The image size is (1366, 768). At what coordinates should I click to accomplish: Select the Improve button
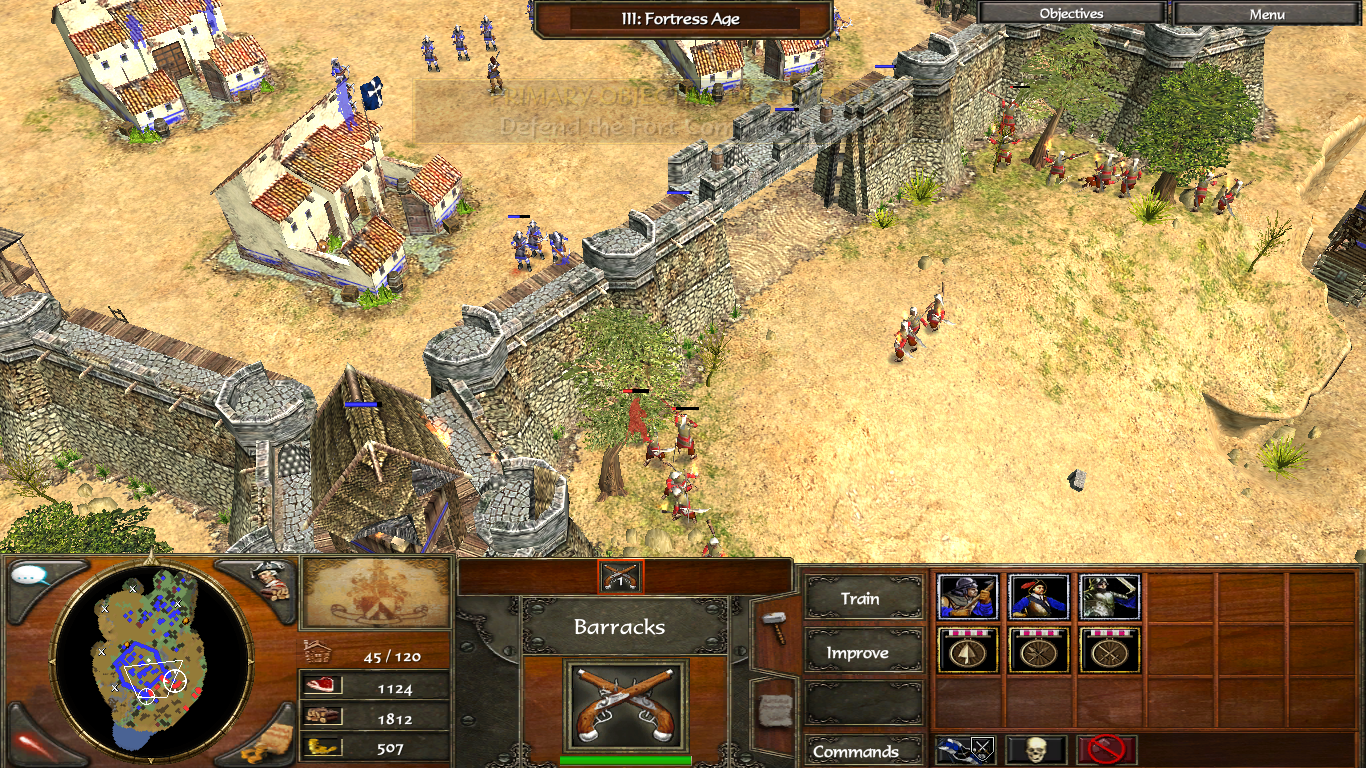pyautogui.click(x=860, y=652)
